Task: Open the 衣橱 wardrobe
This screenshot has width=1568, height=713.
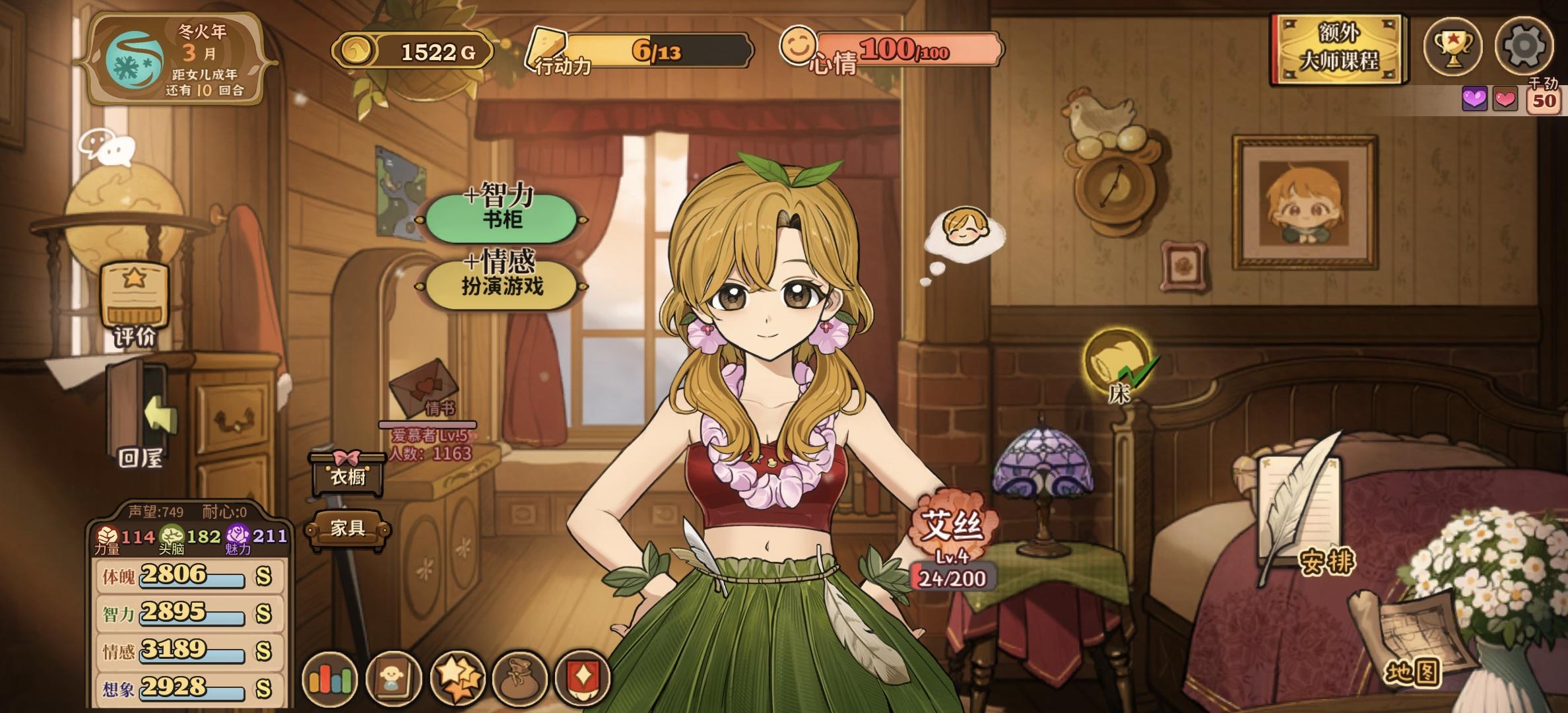Action: 348,474
